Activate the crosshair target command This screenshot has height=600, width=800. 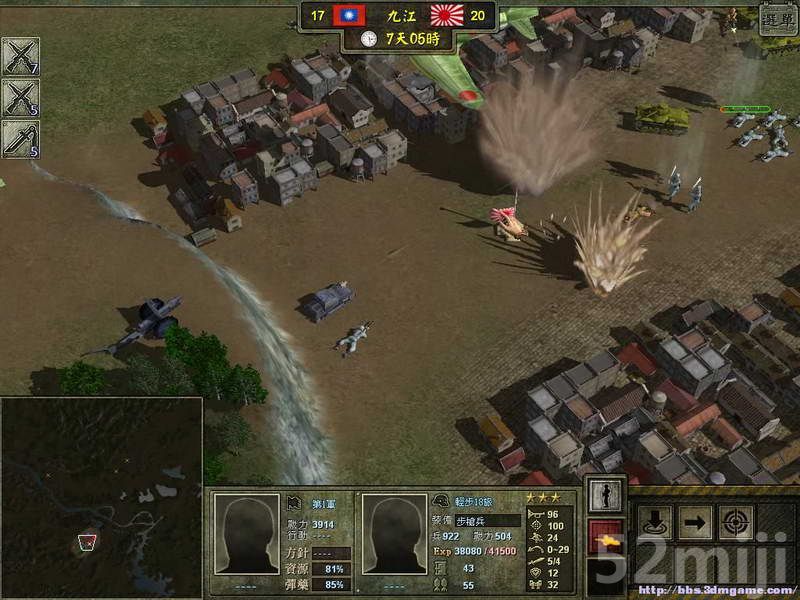[x=736, y=522]
